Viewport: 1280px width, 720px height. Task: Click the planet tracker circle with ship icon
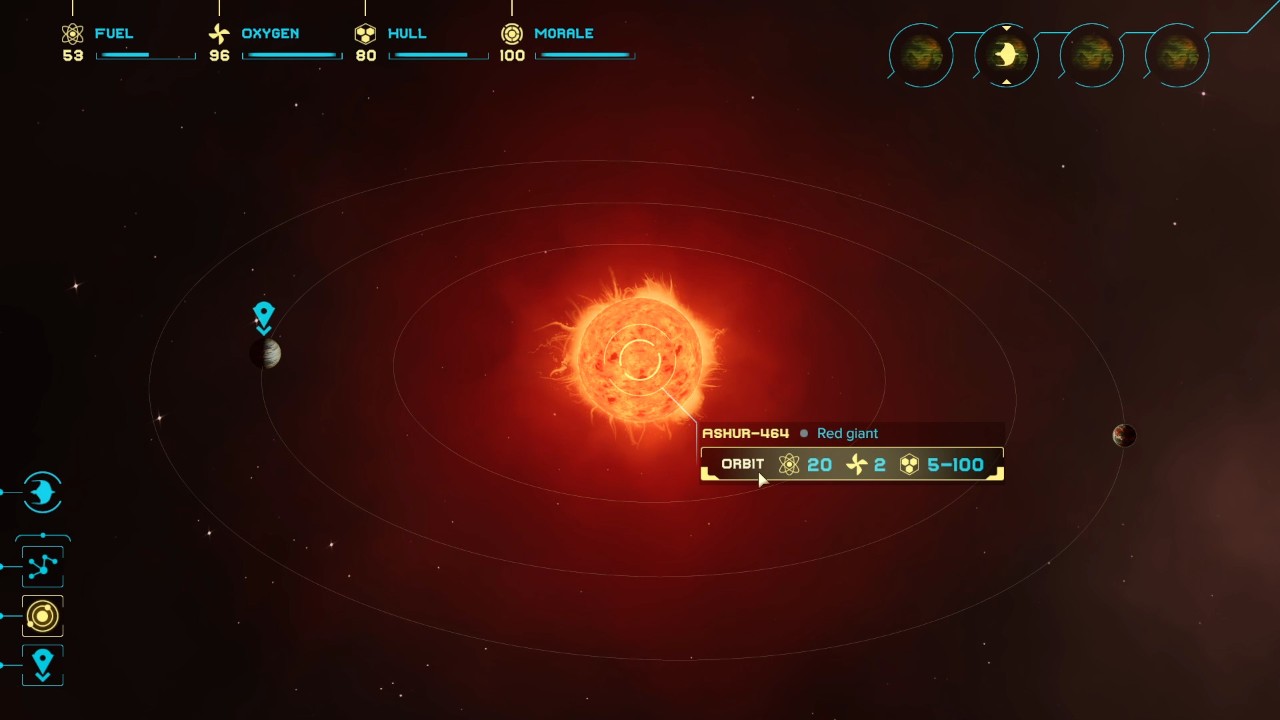click(x=1006, y=54)
